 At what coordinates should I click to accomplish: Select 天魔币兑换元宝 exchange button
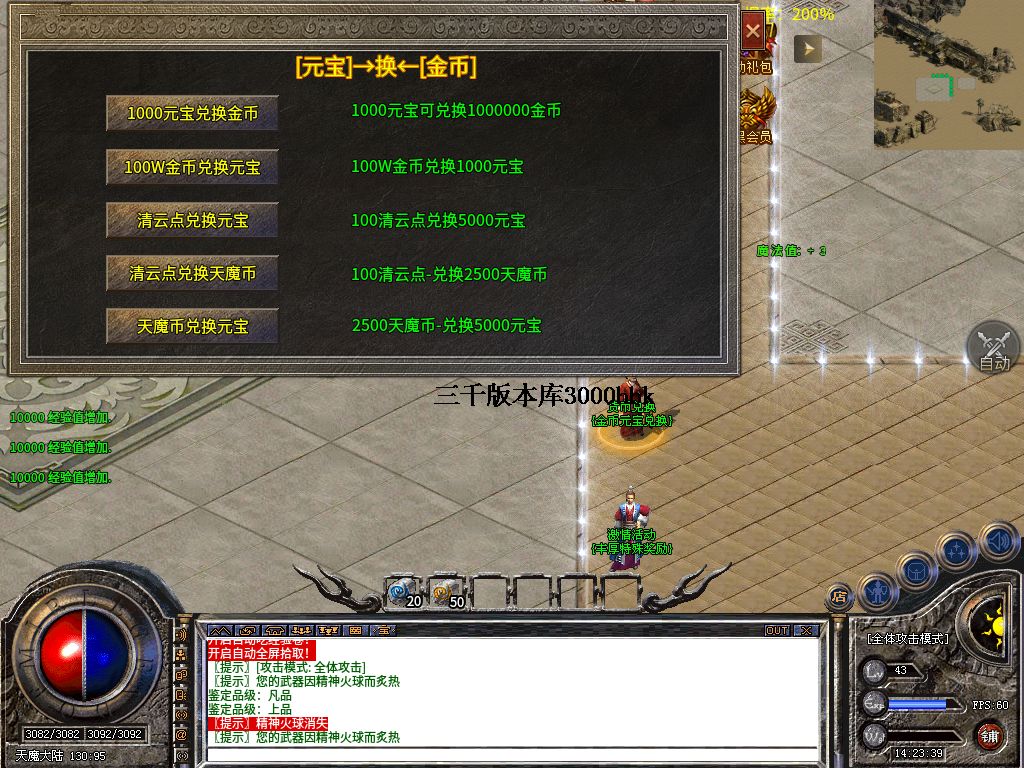(x=192, y=326)
